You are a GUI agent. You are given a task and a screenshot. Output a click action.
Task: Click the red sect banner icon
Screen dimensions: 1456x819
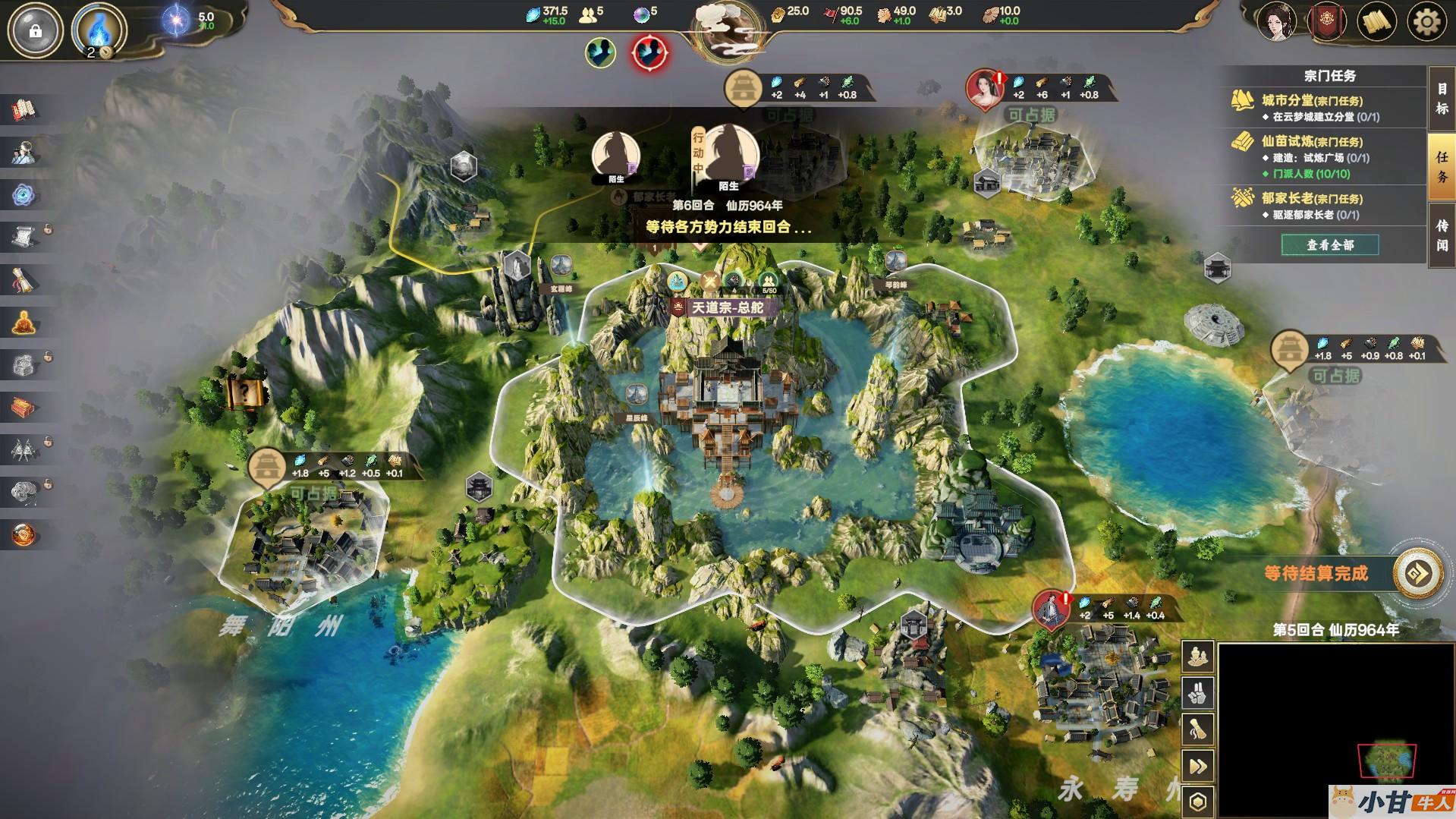[x=1328, y=22]
